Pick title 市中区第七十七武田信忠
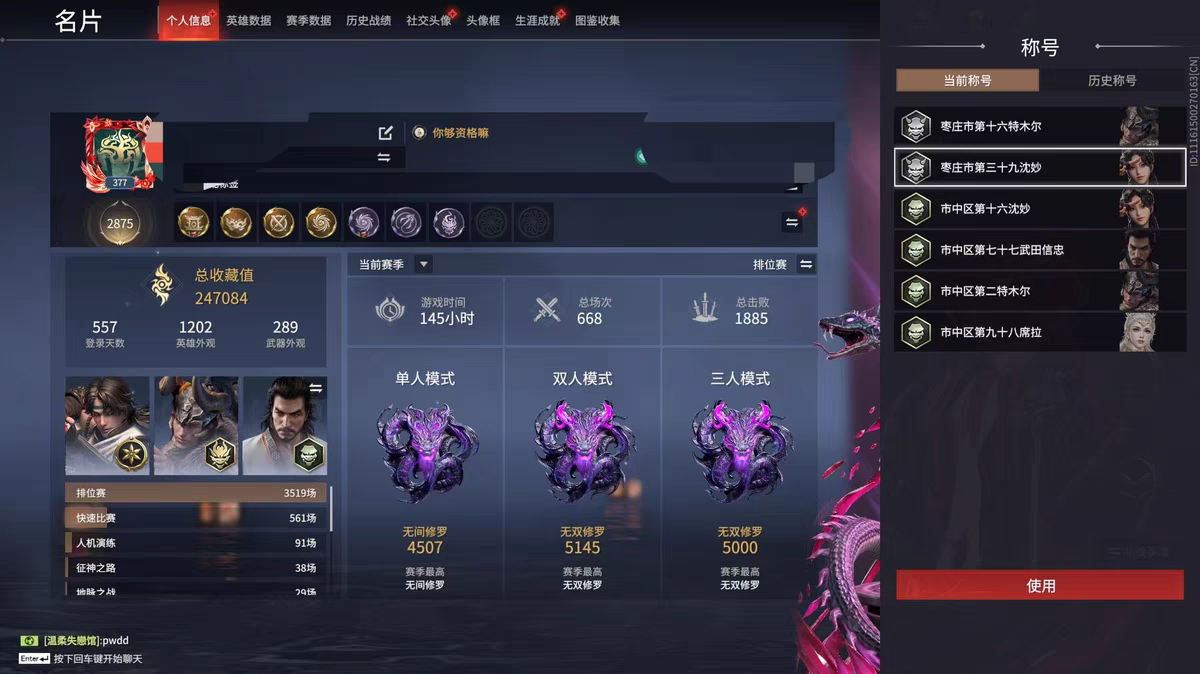 pyautogui.click(x=1040, y=250)
